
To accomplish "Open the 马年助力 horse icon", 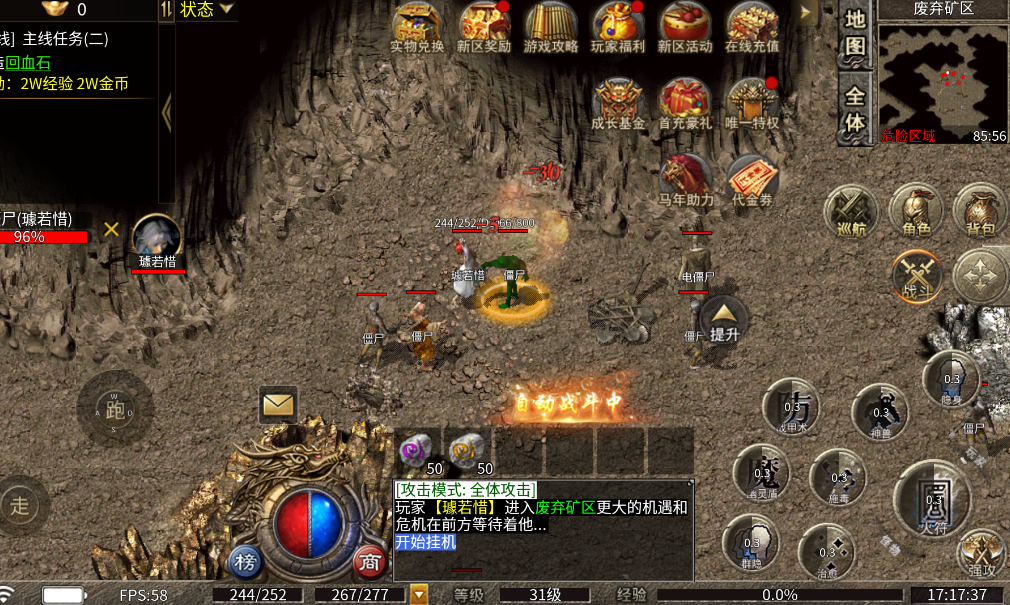I will coord(686,178).
